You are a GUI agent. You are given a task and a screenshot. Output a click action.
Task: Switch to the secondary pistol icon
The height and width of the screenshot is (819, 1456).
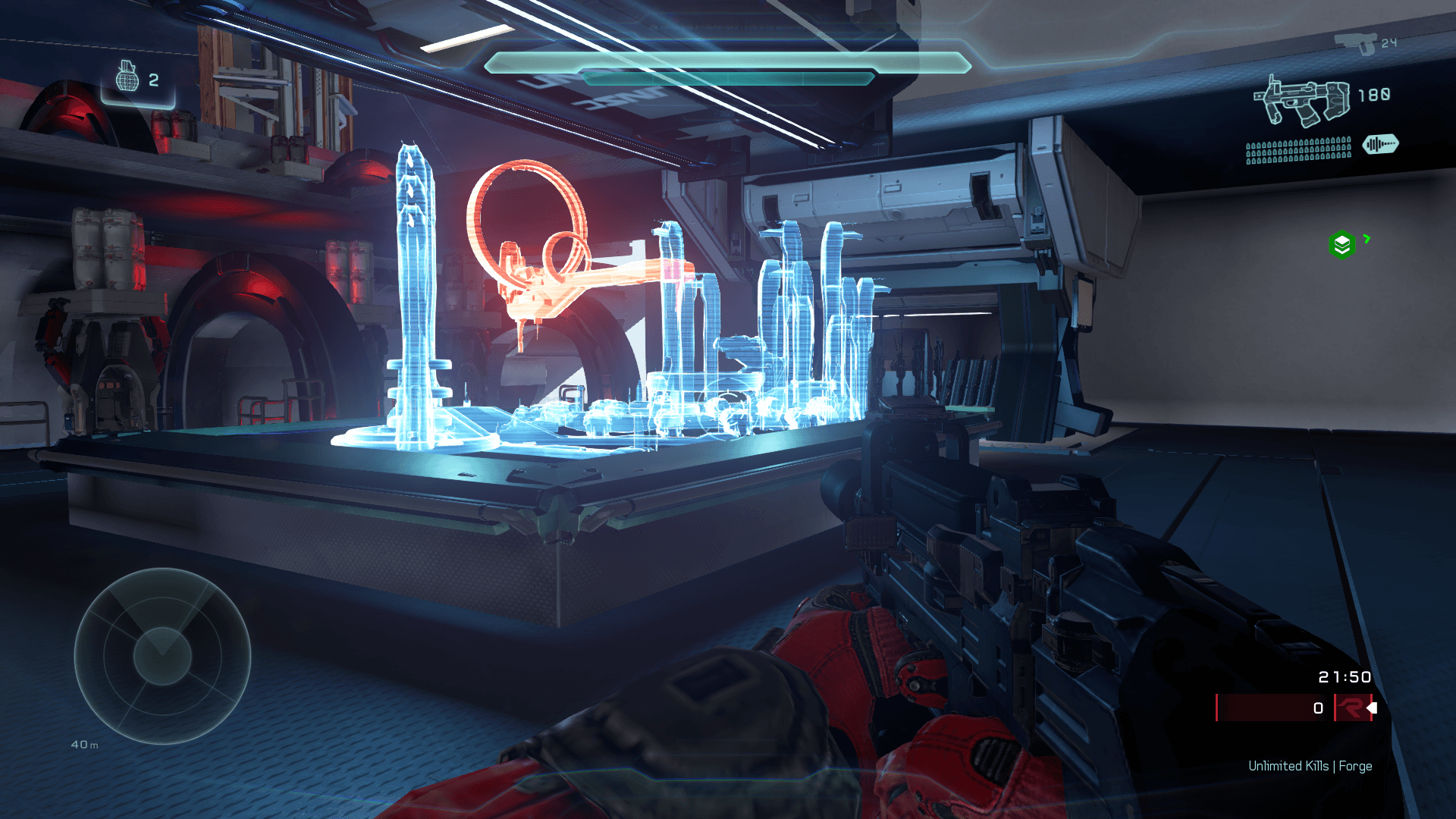coord(1356,42)
